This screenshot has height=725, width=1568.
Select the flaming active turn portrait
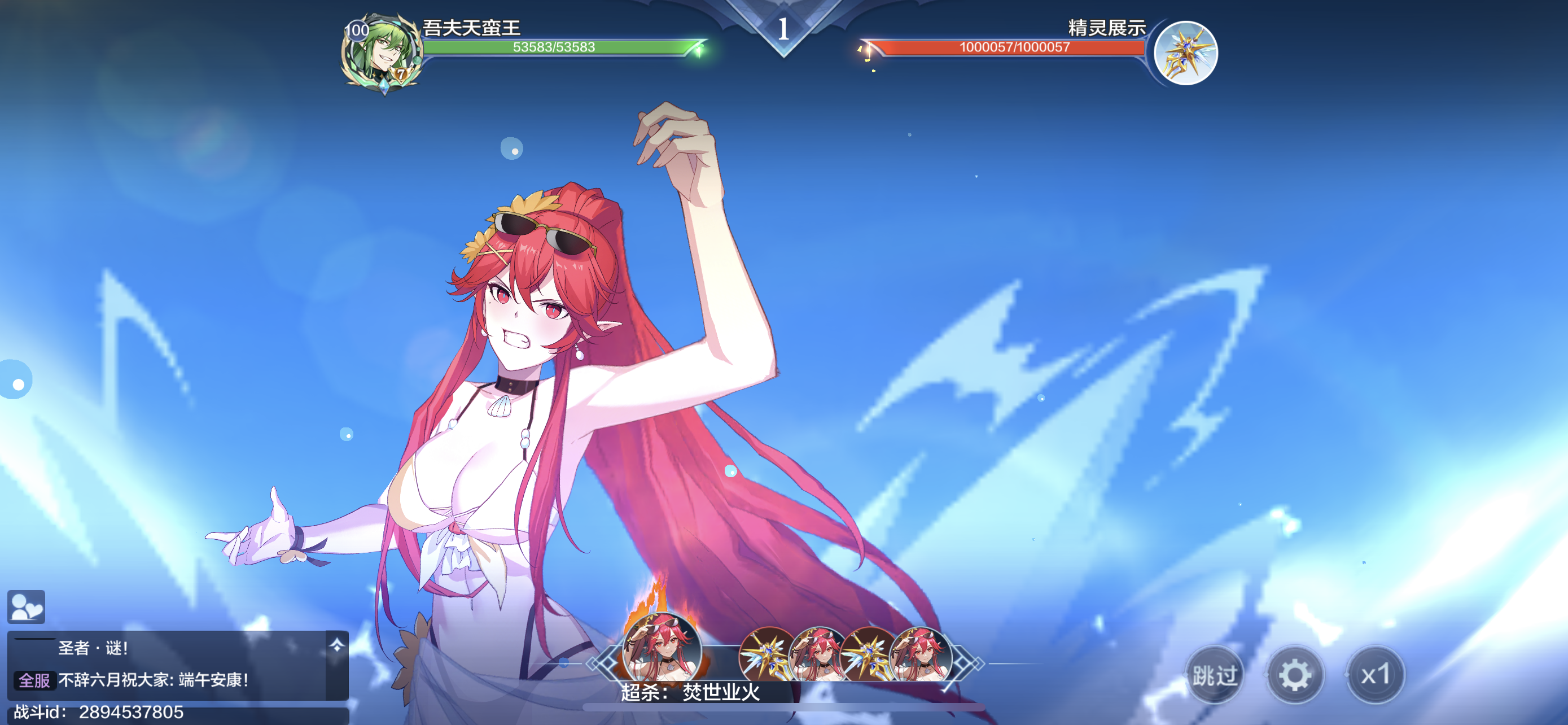pos(662,649)
